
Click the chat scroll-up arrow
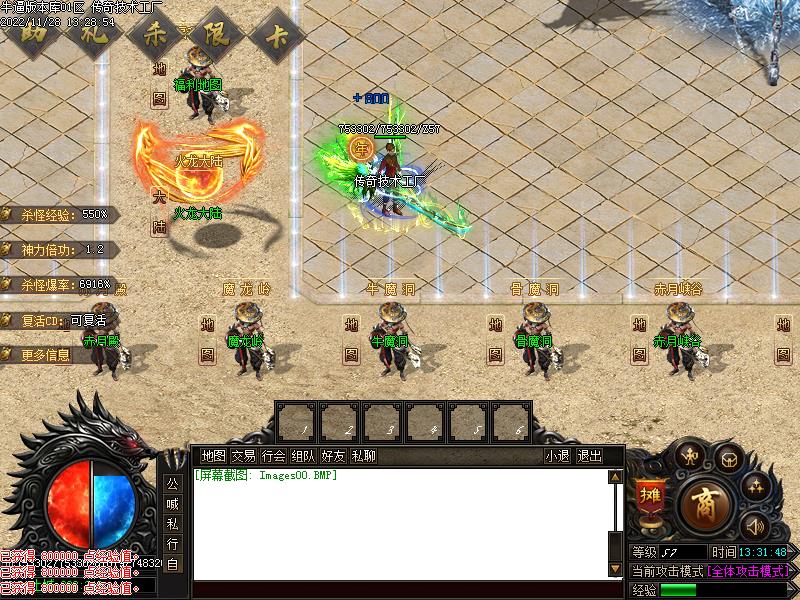pyautogui.click(x=615, y=477)
